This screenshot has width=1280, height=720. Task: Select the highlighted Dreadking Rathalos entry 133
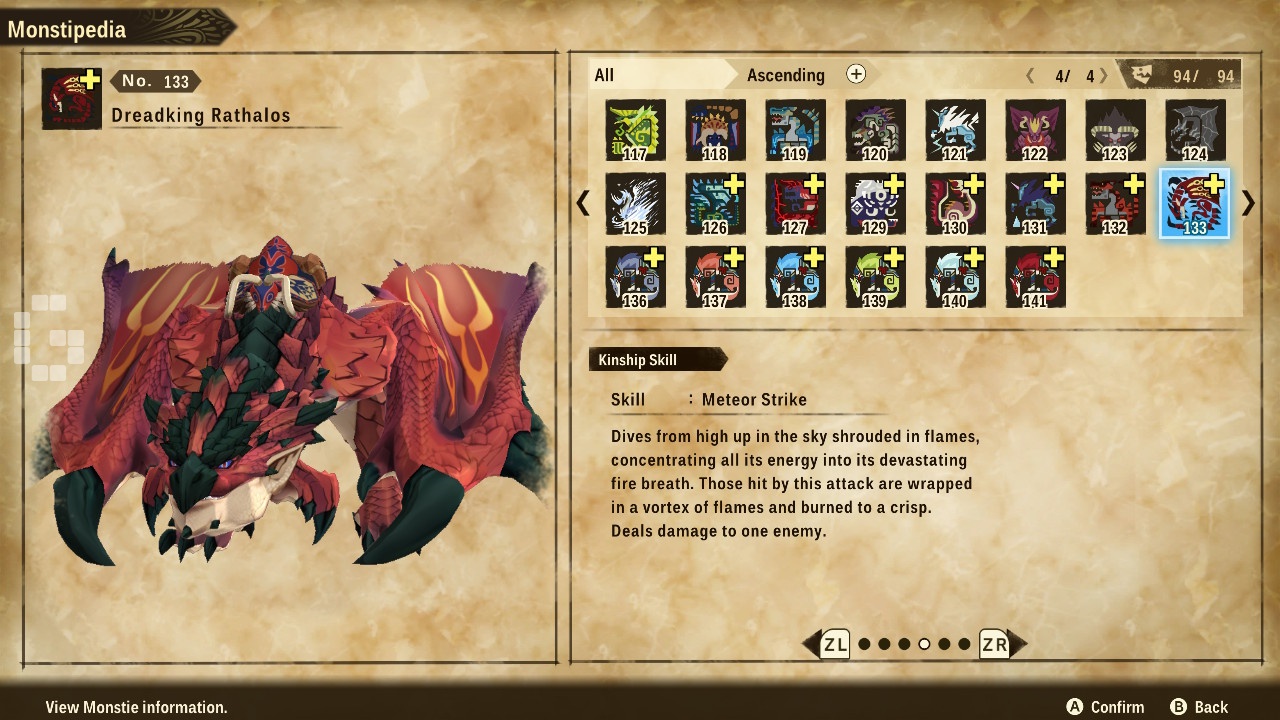(1195, 203)
